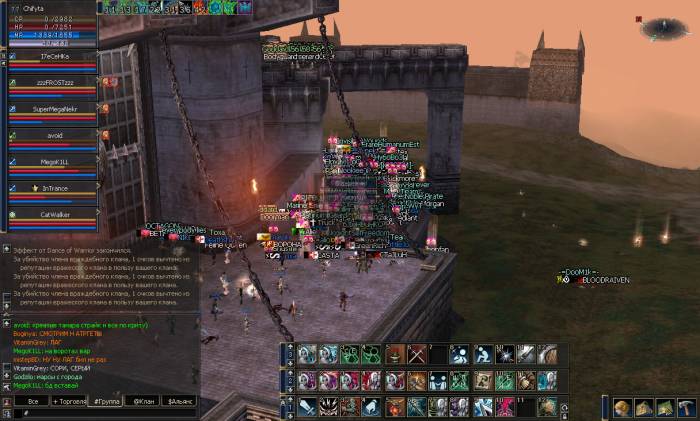Use the sword skill in bottom bar's first slot

point(307,407)
